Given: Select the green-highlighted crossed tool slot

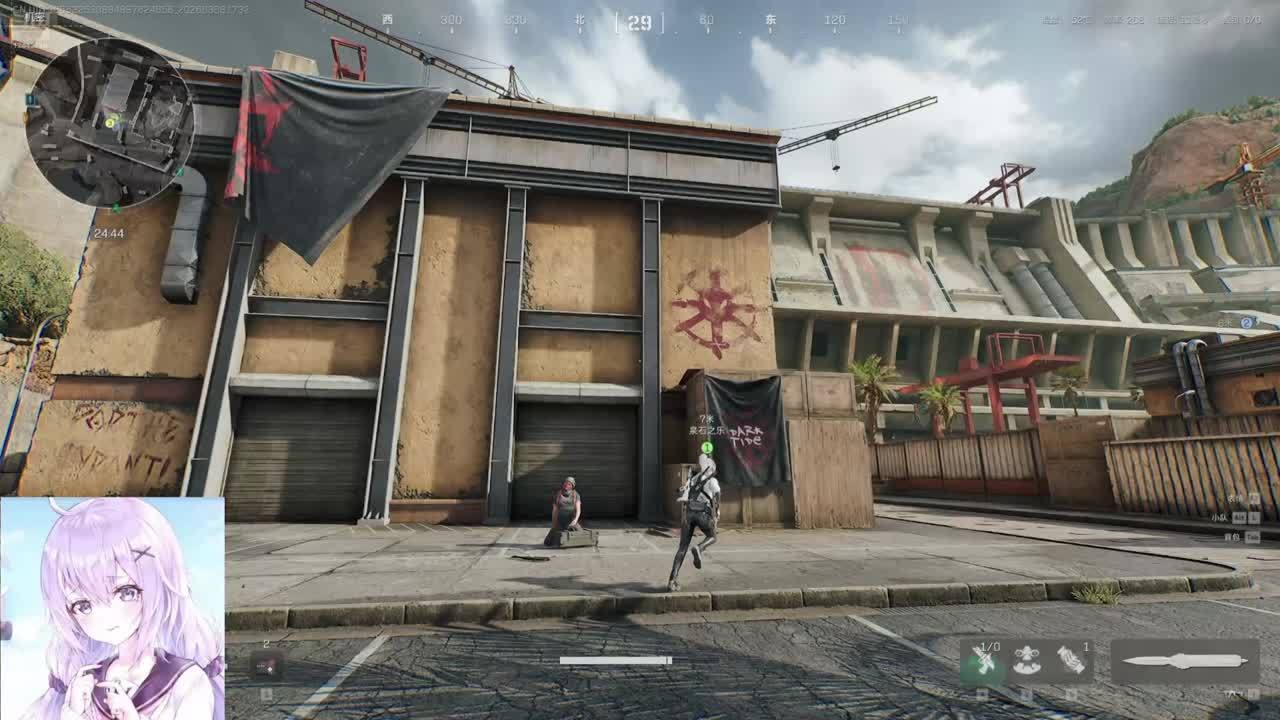Looking at the screenshot, I should pos(983,661).
